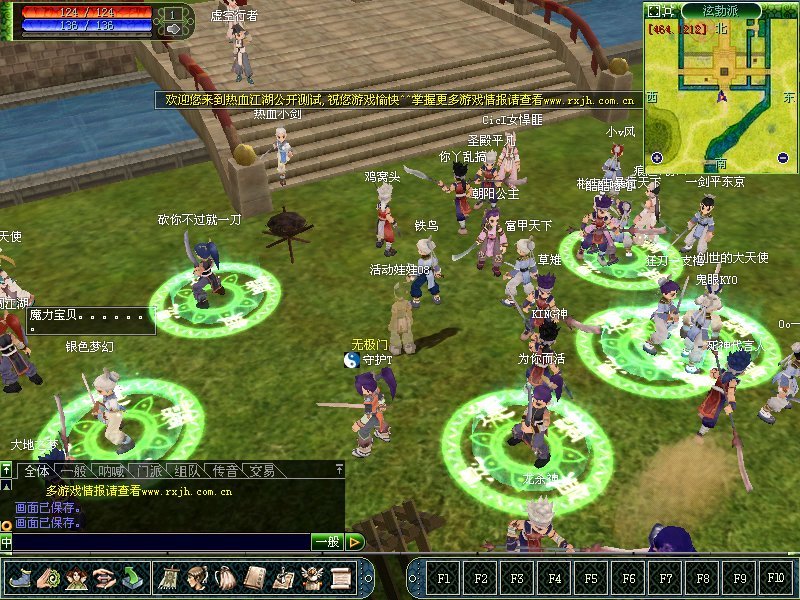Click the 一般 chat channel button

(x=327, y=542)
